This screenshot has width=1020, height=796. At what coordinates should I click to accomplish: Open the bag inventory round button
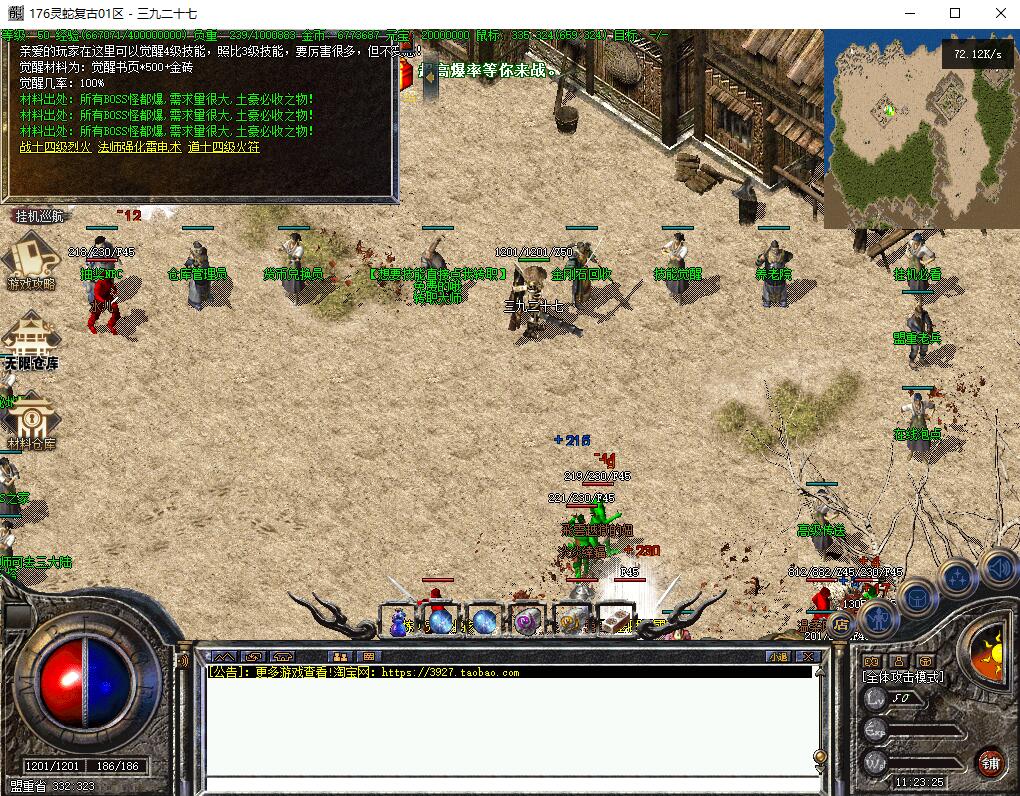tap(916, 599)
